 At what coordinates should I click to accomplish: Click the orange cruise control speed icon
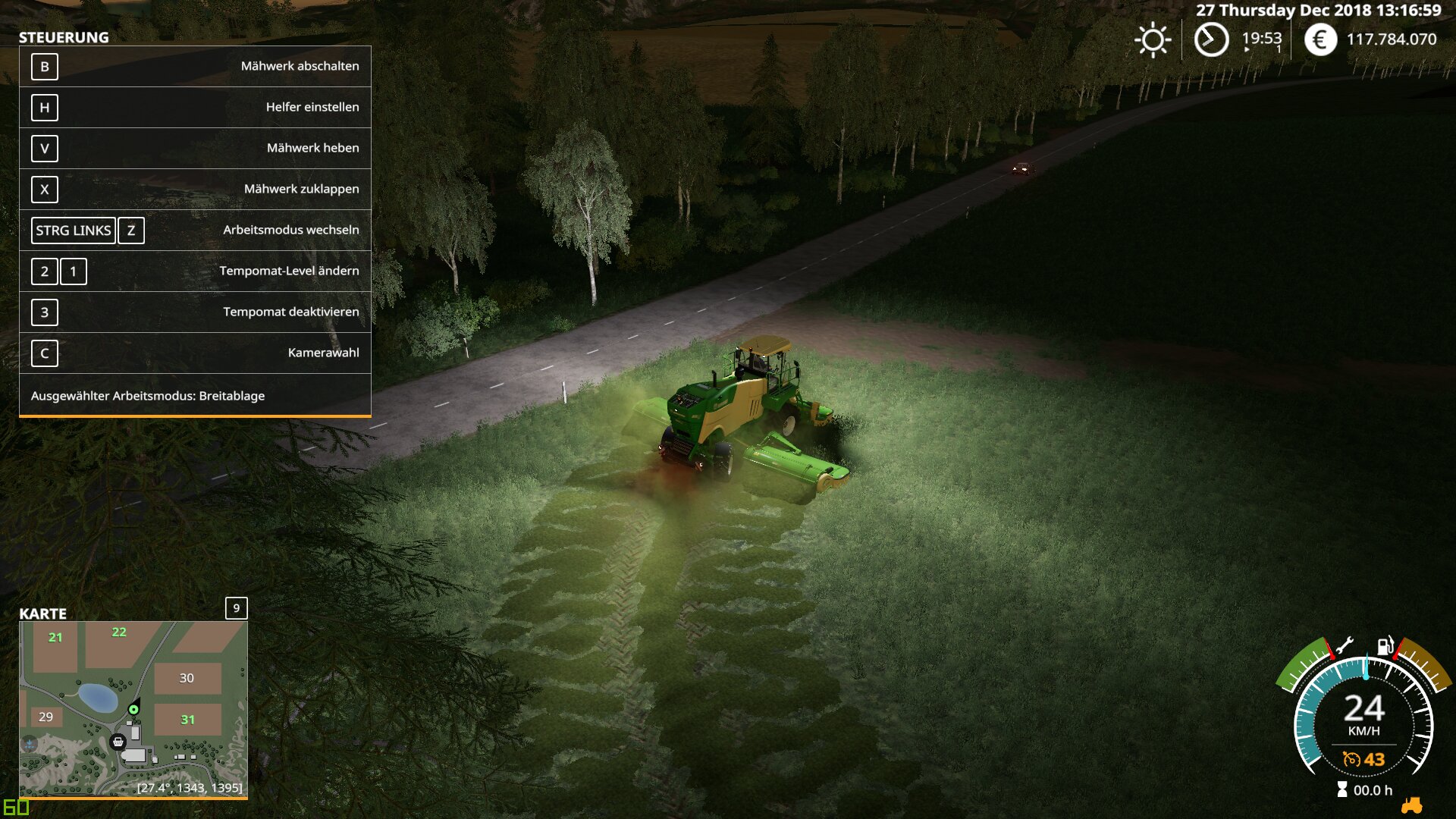(x=1351, y=759)
